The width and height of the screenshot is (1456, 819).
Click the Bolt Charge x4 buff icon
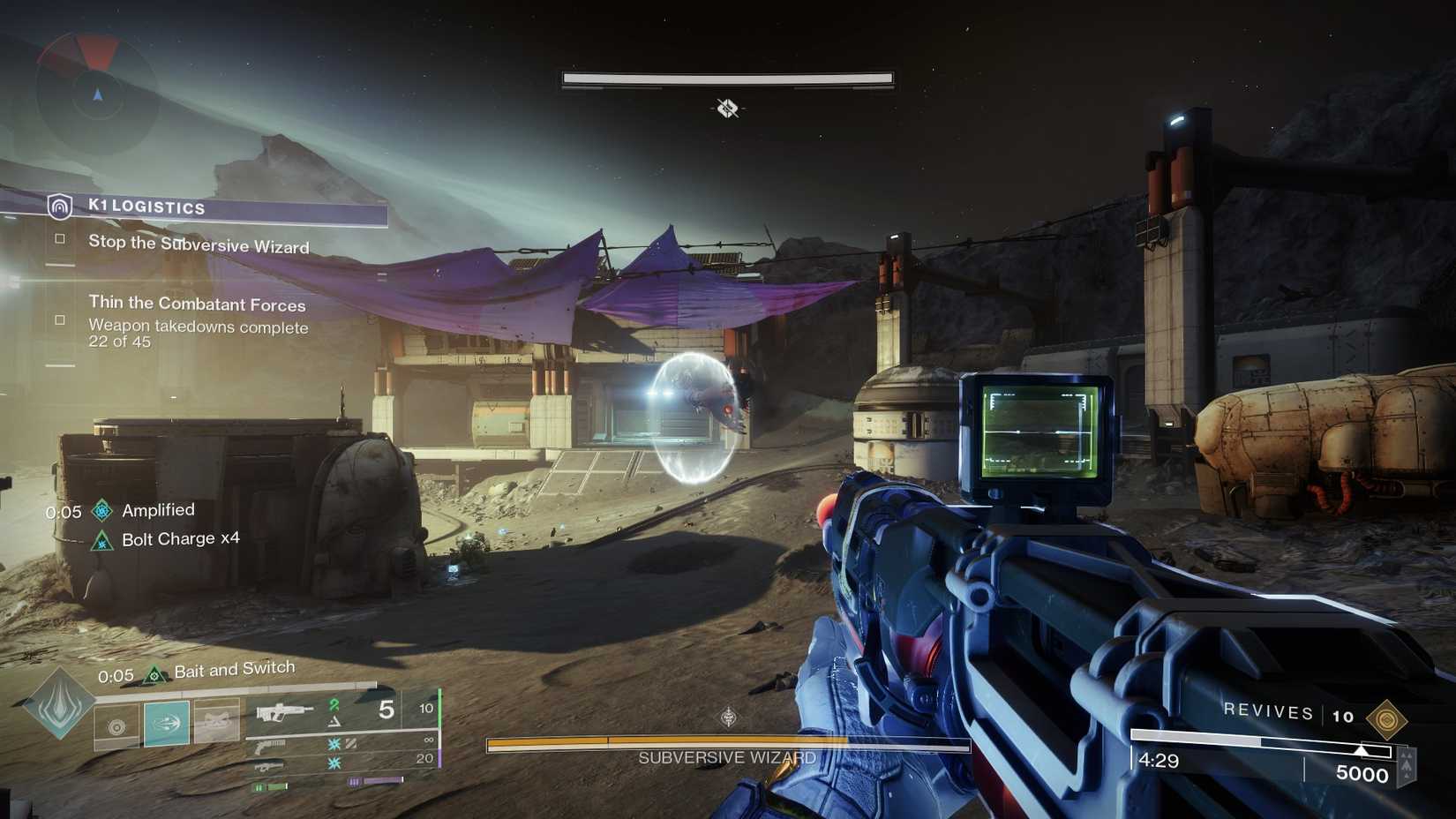point(102,540)
